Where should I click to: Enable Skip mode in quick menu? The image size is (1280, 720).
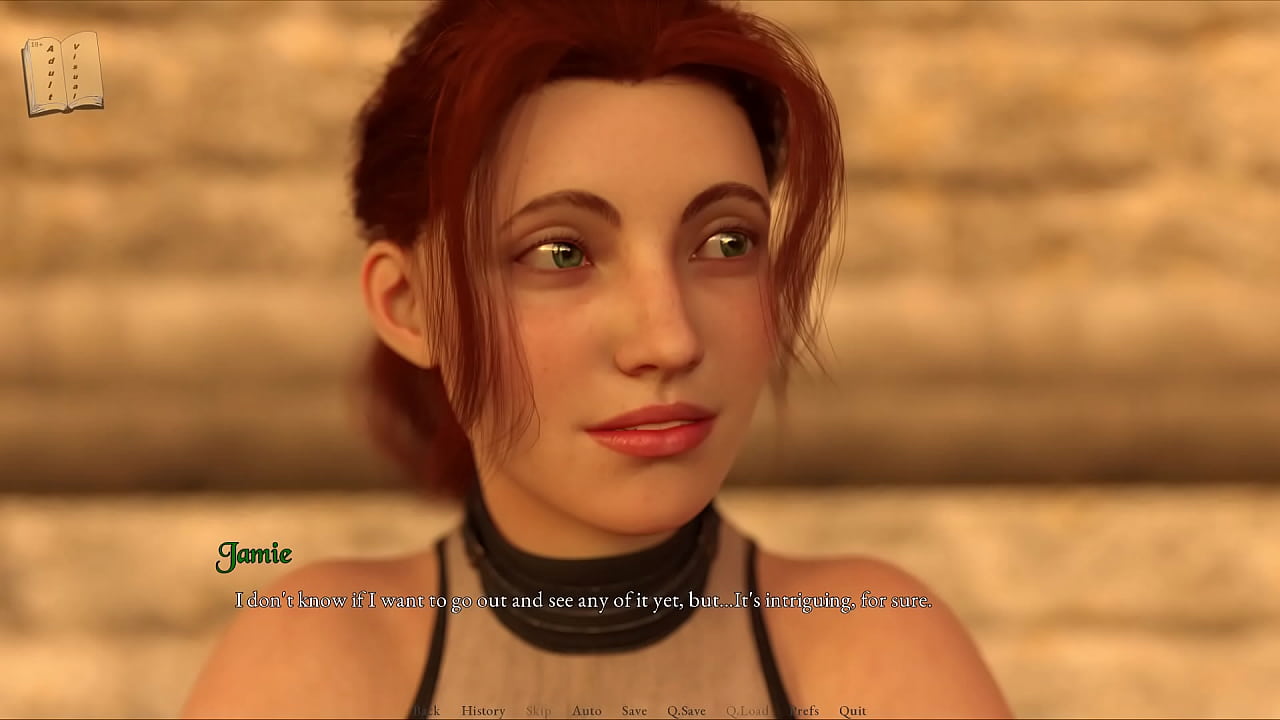point(538,711)
